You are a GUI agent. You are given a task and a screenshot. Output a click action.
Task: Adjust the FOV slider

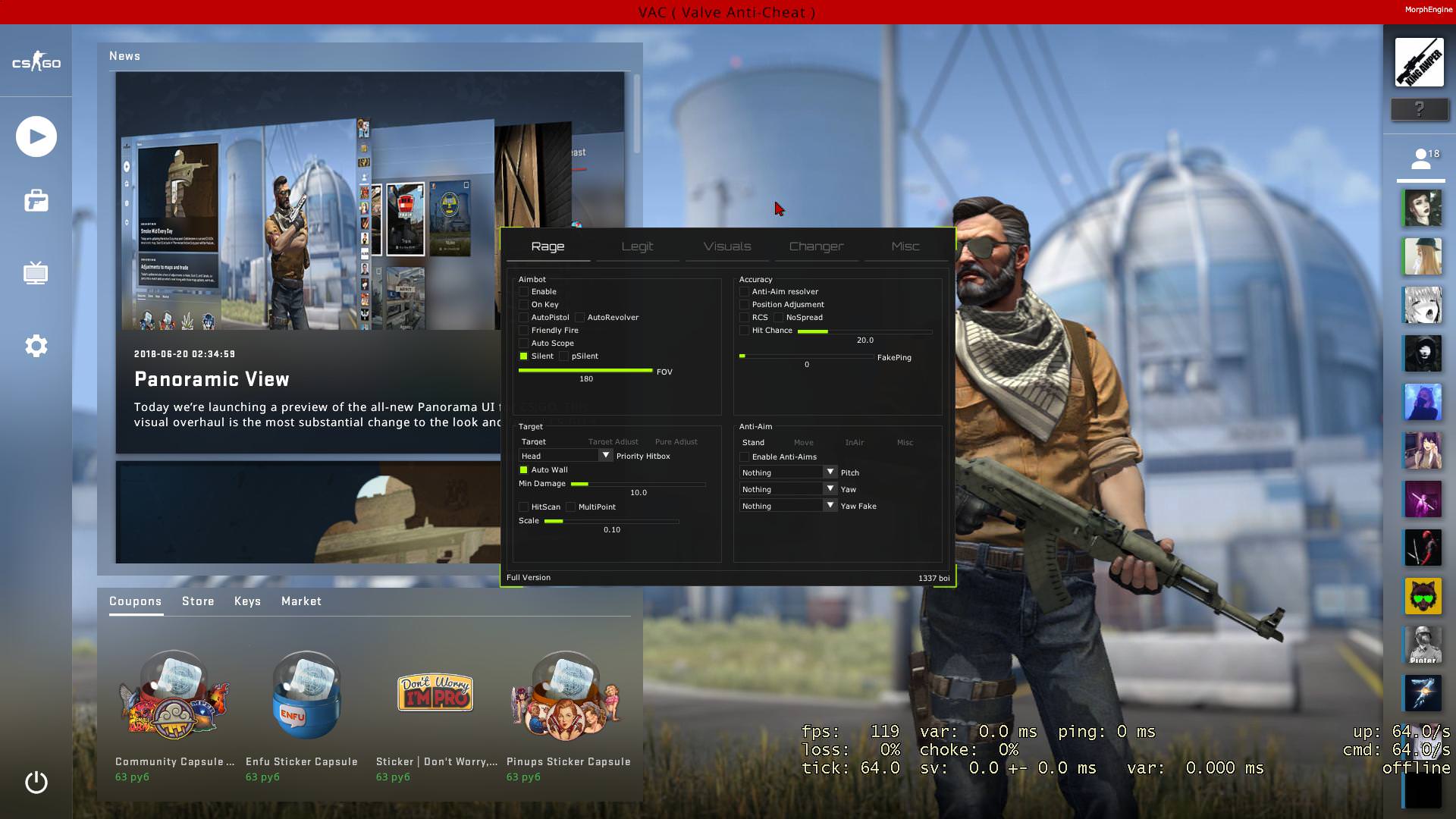(585, 371)
